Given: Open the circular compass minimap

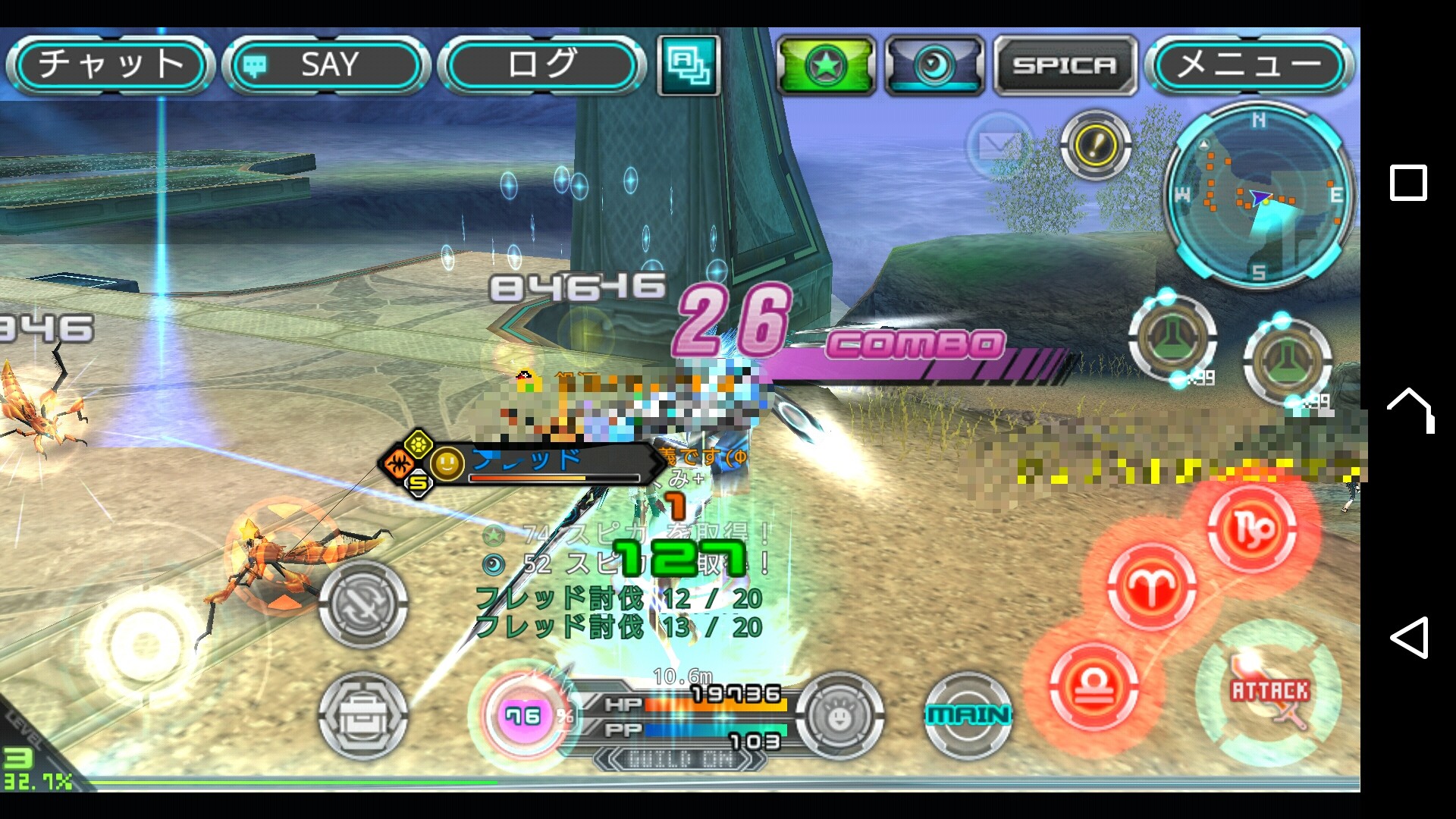Looking at the screenshot, I should coord(1258,196).
